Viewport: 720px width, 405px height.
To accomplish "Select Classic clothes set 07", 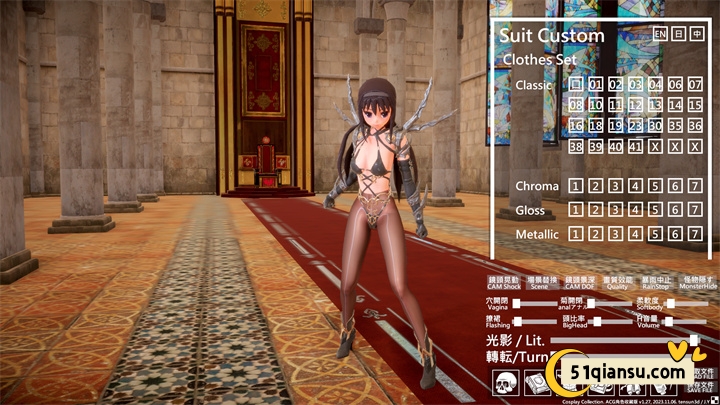I will coord(694,85).
